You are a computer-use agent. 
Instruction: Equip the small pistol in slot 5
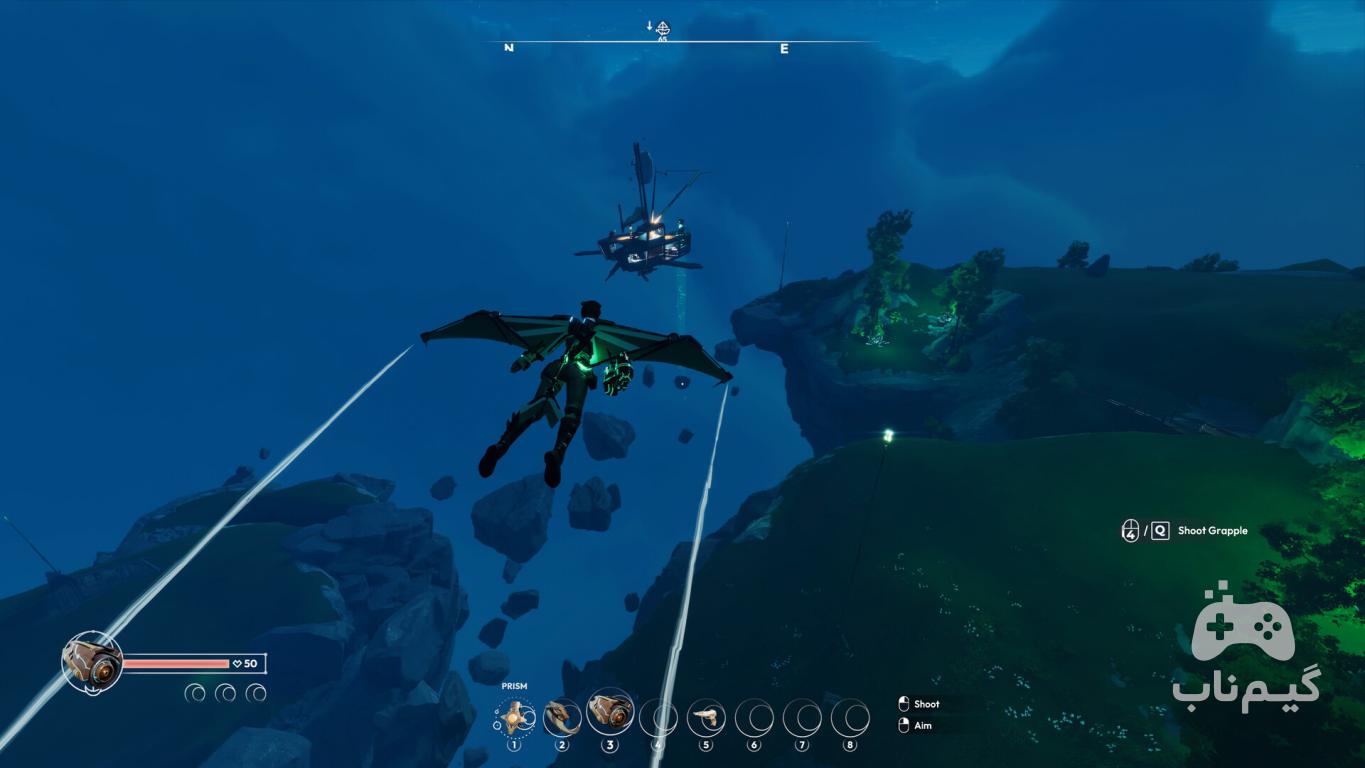tap(706, 716)
